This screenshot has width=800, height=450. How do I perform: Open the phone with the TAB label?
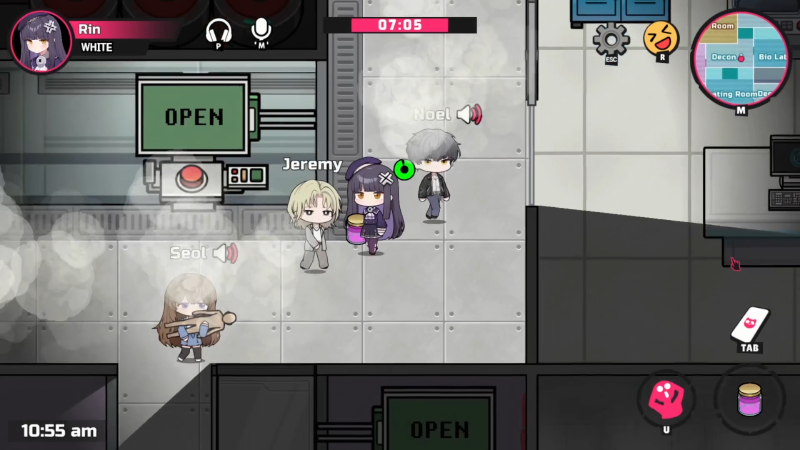tap(750, 325)
